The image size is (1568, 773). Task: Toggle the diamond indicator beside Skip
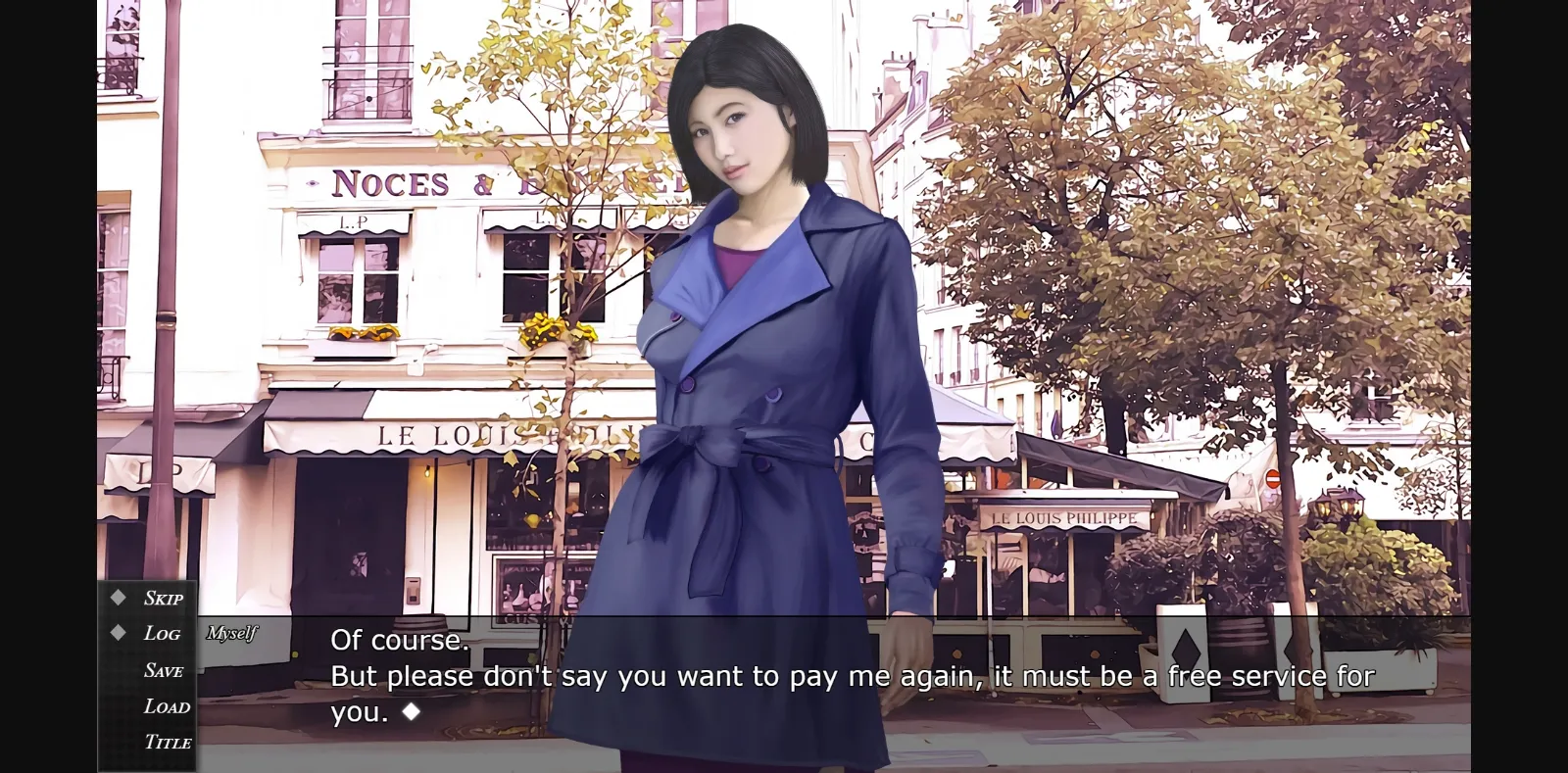(x=118, y=597)
